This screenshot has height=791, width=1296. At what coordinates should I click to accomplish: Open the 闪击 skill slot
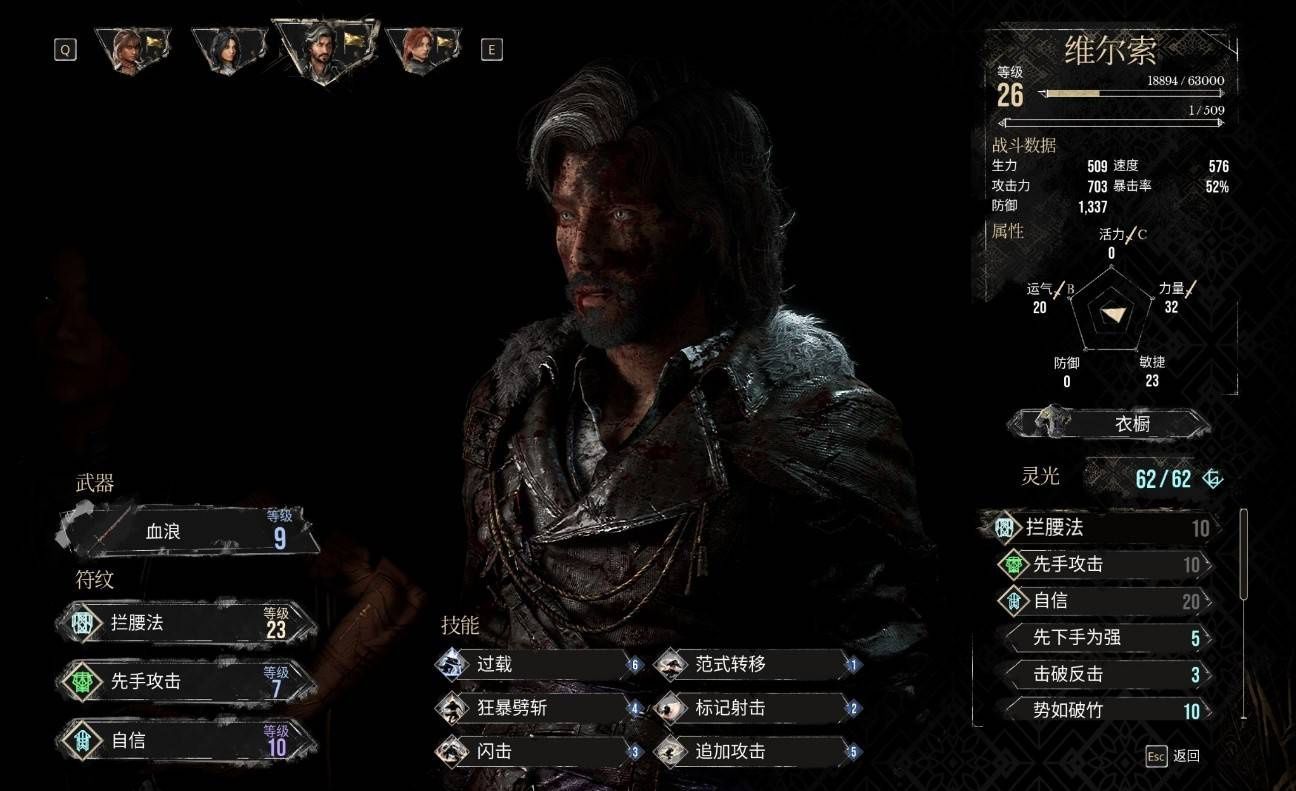(540, 751)
